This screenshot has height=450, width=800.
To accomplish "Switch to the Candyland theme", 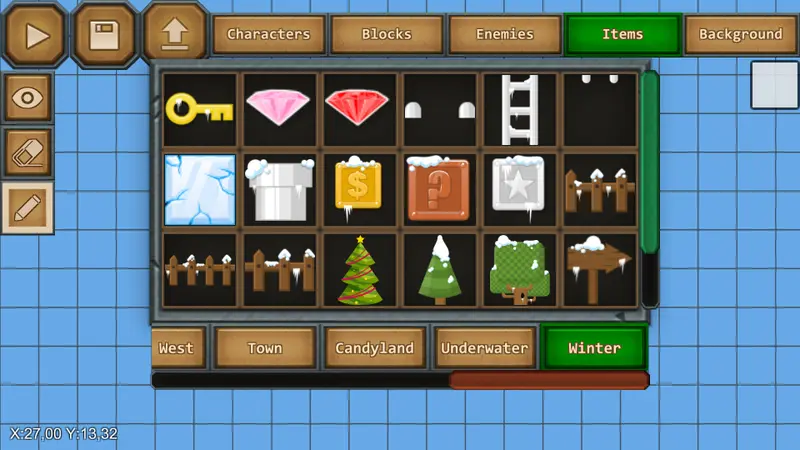I will pos(375,349).
